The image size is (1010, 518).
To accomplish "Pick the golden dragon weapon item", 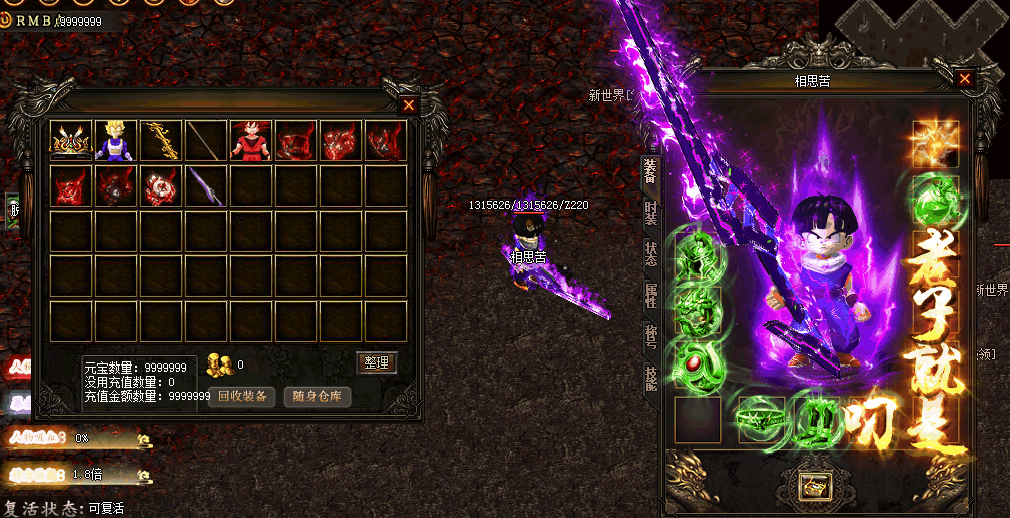I will pos(161,141).
